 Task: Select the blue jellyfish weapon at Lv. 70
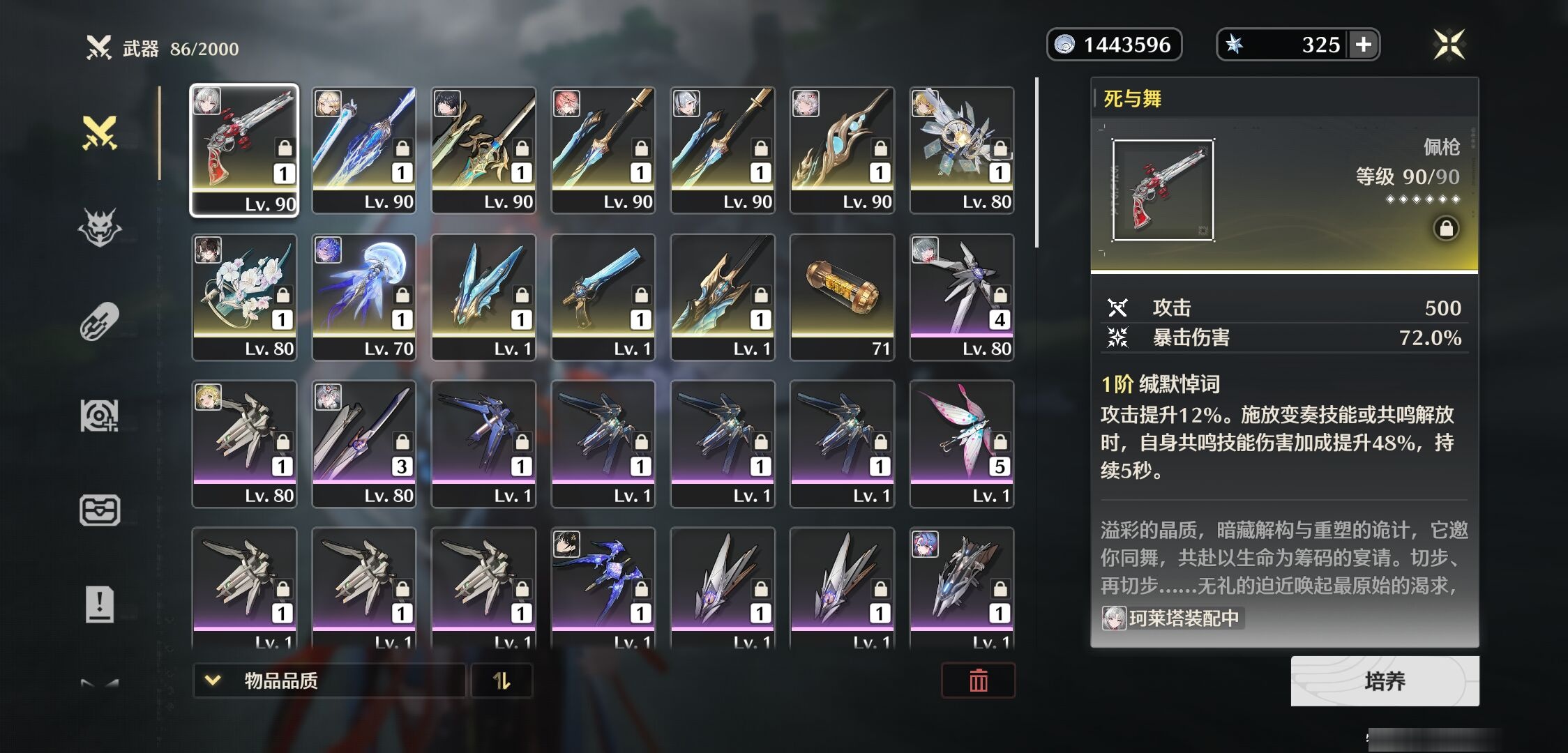coord(363,297)
